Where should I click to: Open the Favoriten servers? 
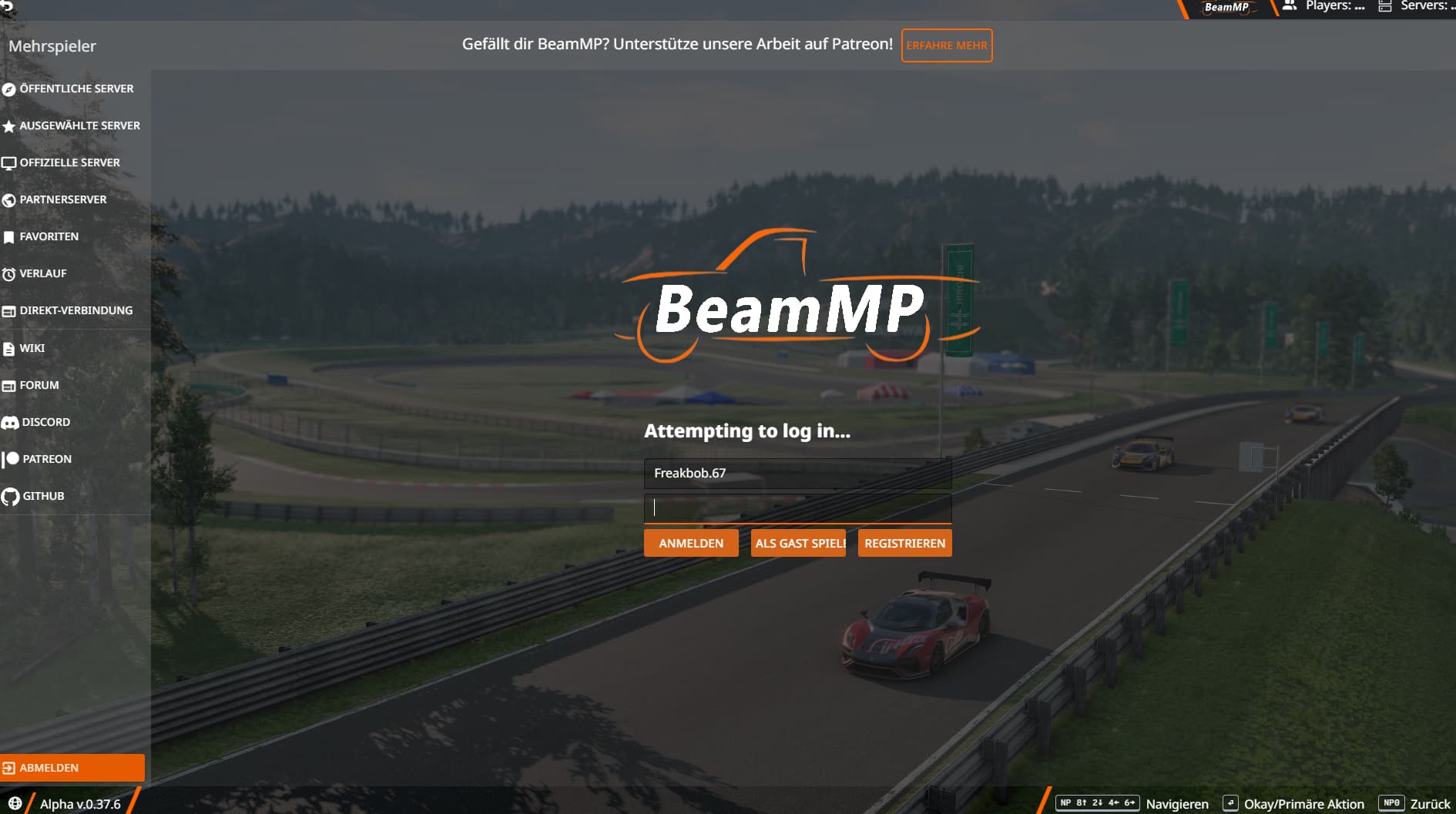[49, 236]
